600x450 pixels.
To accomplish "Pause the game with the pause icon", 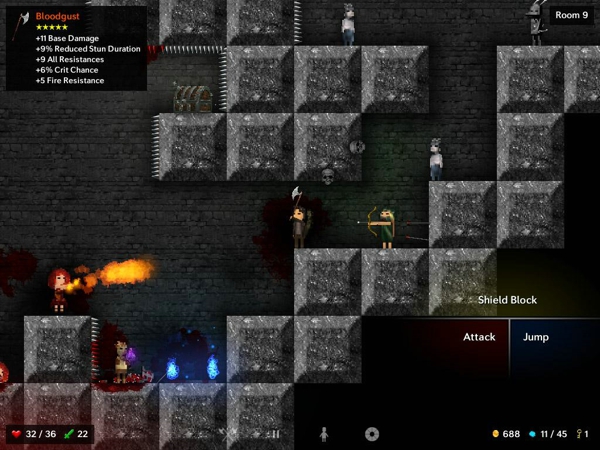I will click(275, 434).
